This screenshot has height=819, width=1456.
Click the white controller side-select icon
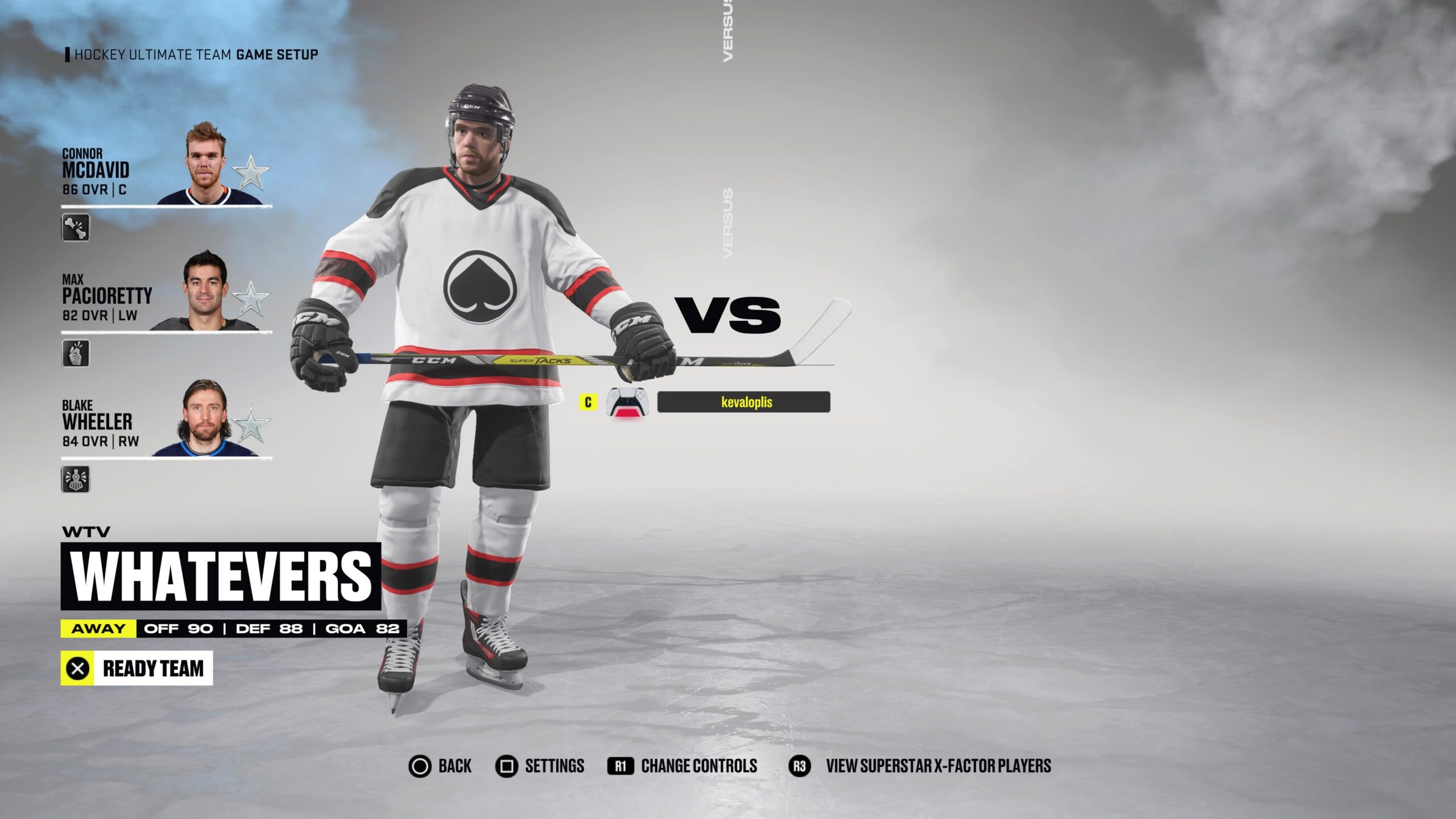(627, 402)
